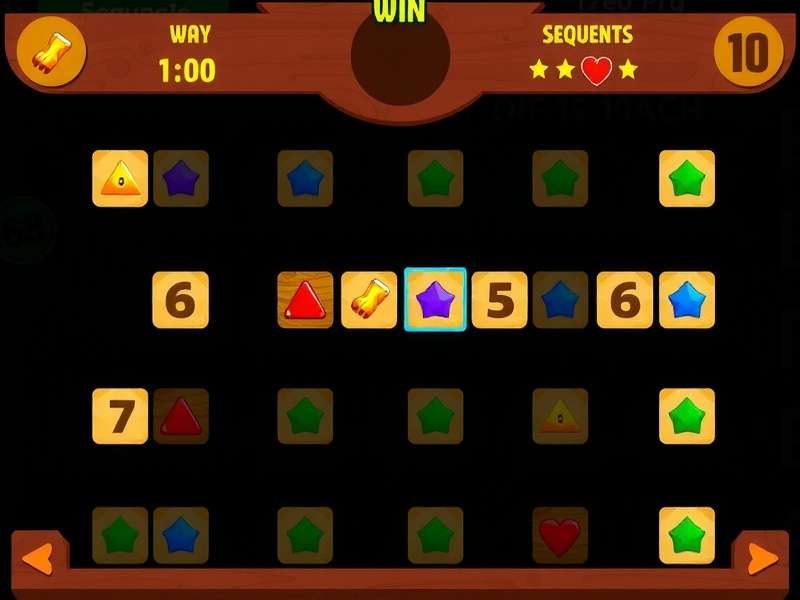800x600 pixels.
Task: Select the highlighted purple star tile
Action: pos(435,299)
